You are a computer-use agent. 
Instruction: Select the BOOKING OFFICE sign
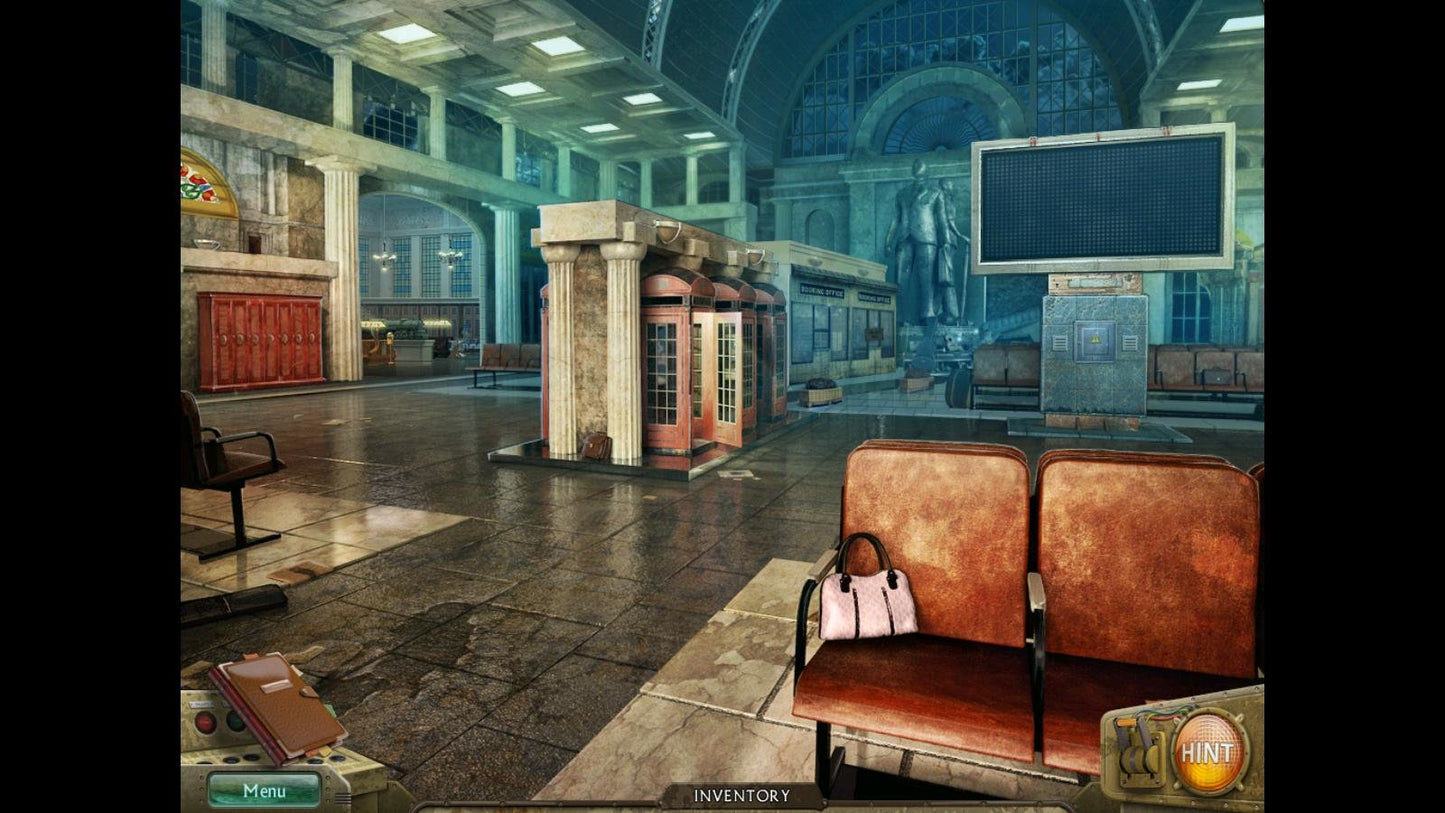822,291
